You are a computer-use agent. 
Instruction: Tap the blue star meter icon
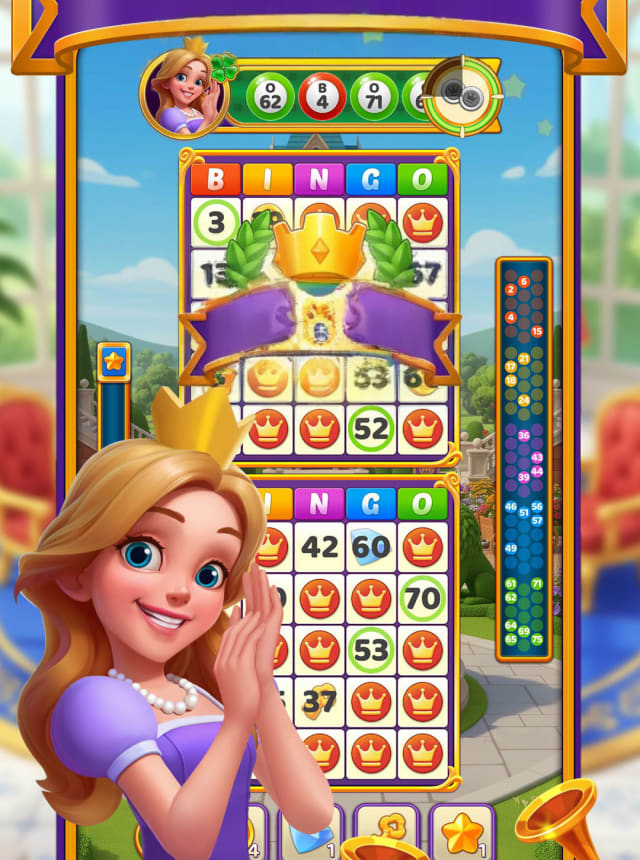113,362
